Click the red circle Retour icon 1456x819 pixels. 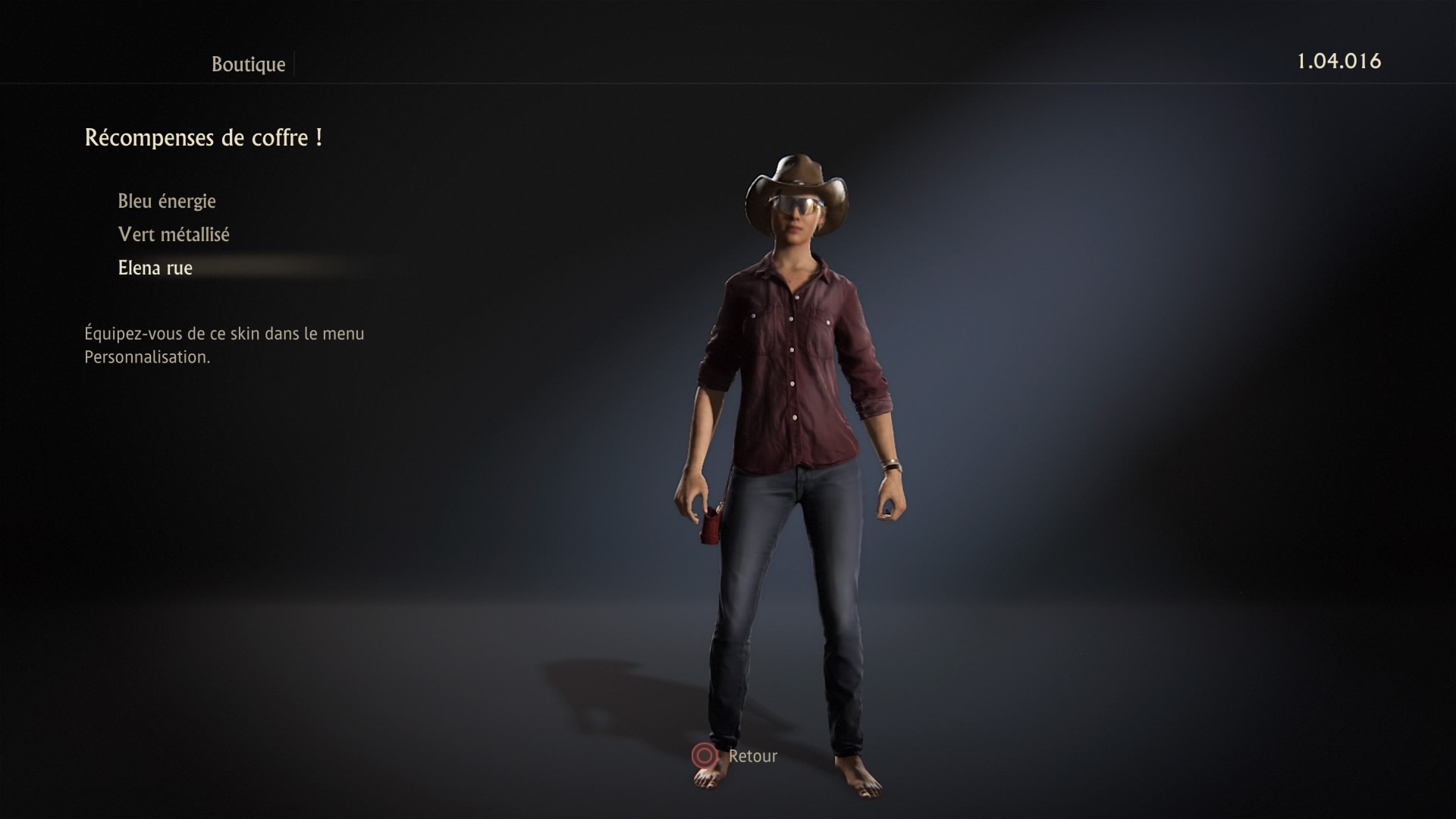click(x=705, y=755)
